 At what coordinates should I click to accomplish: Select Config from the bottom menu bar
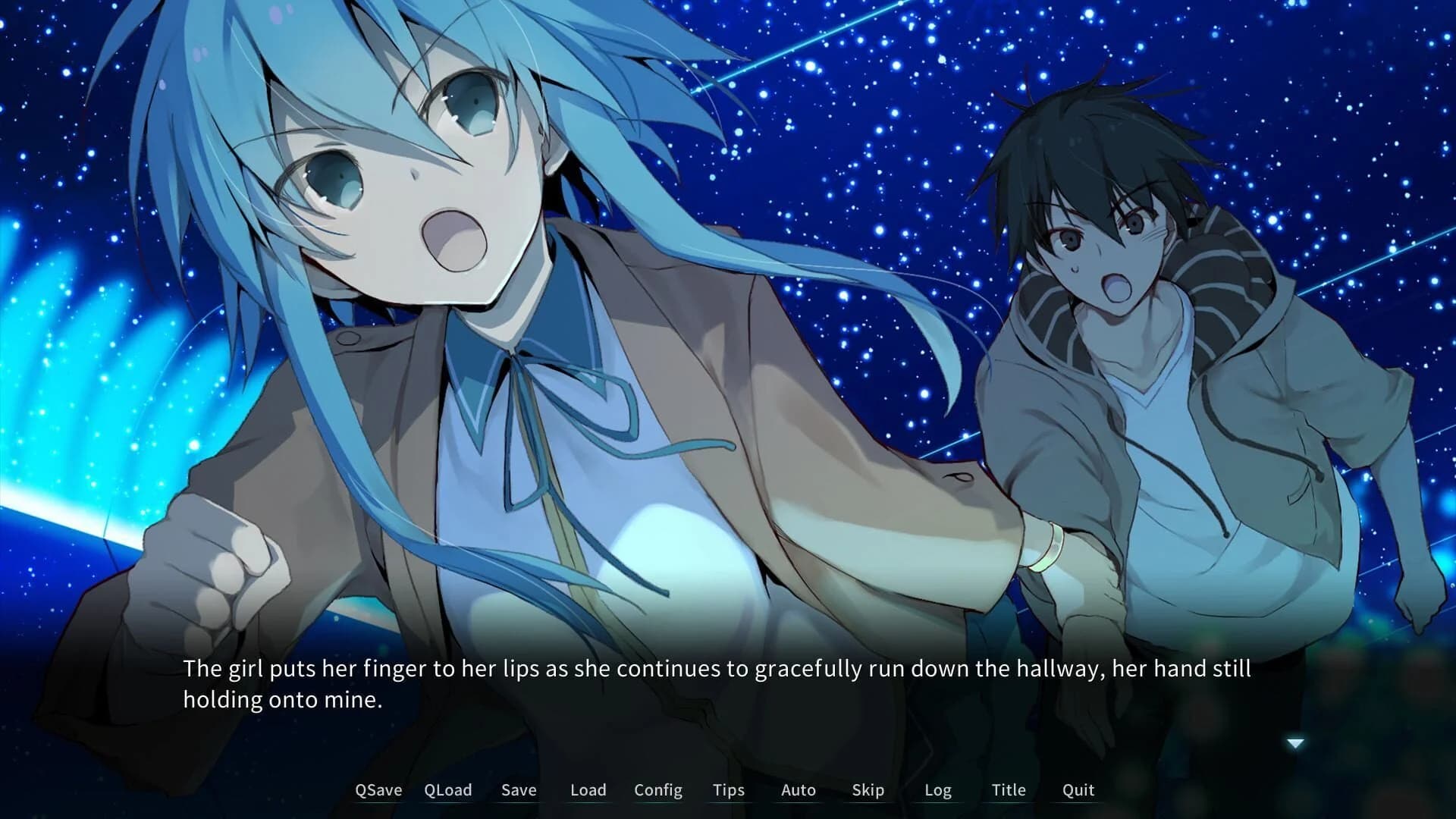pyautogui.click(x=657, y=789)
